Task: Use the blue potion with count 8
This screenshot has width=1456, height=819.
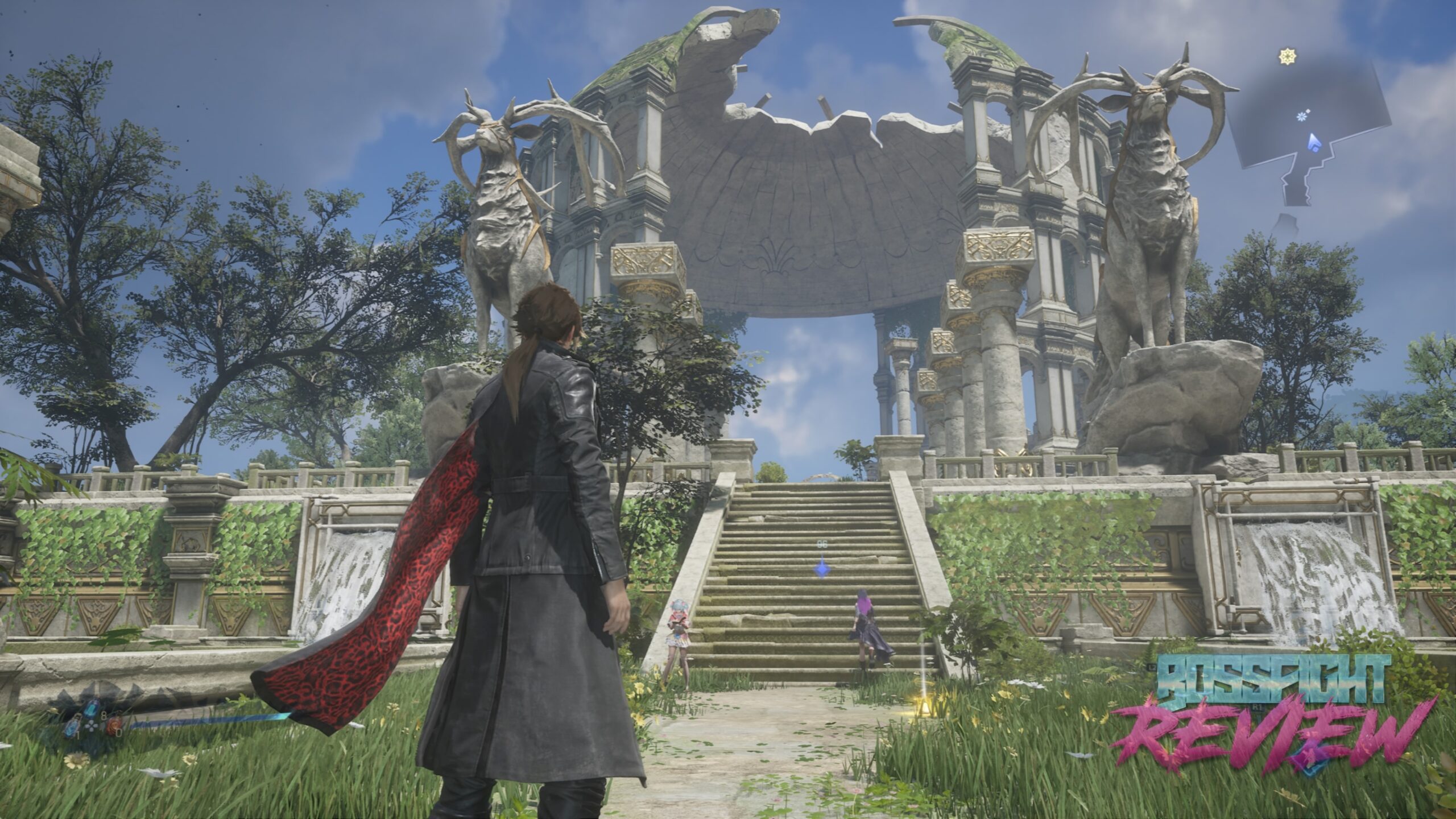Action: click(x=92, y=709)
